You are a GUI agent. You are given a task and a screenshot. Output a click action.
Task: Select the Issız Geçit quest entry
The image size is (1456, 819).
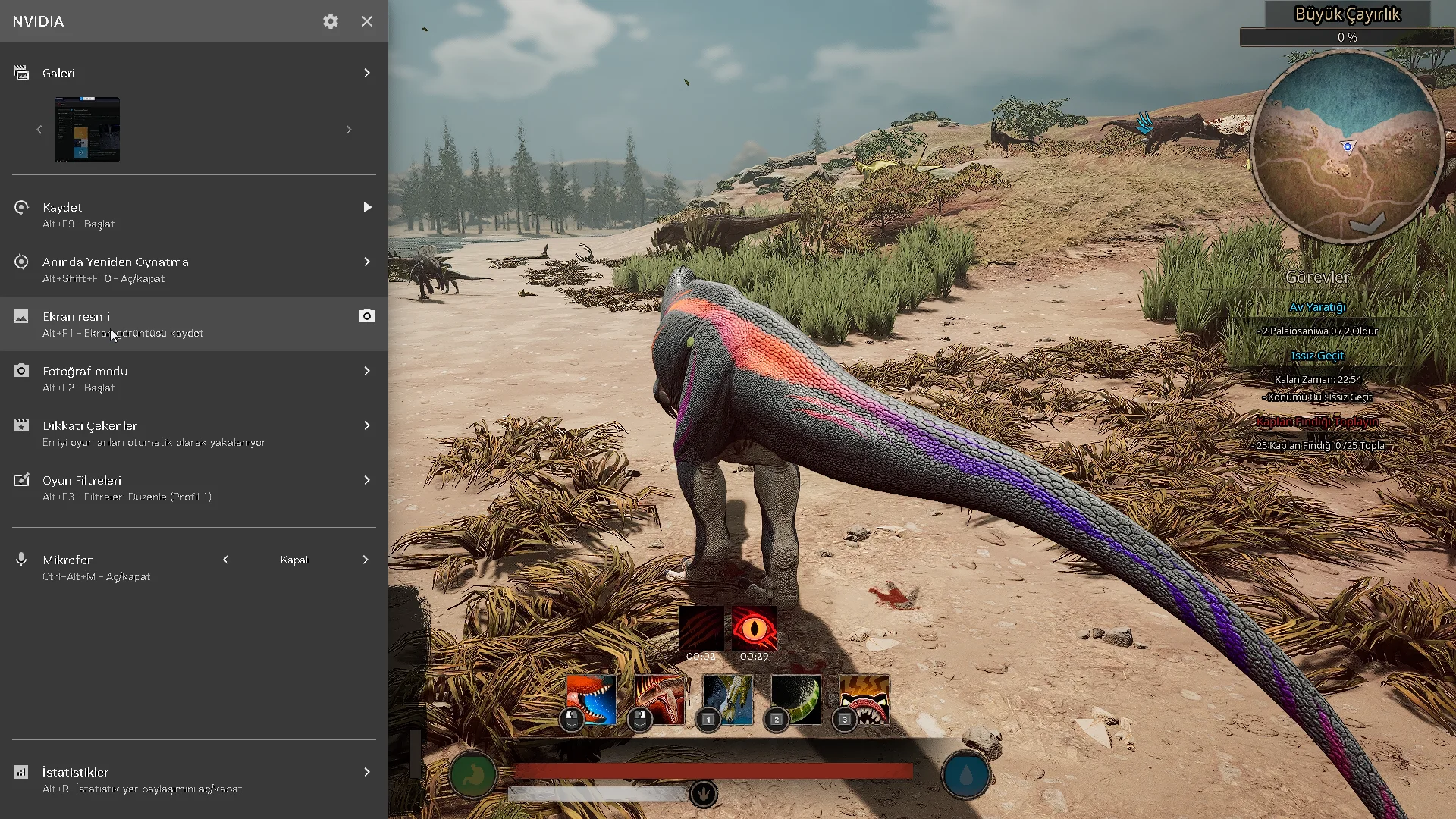pyautogui.click(x=1317, y=356)
